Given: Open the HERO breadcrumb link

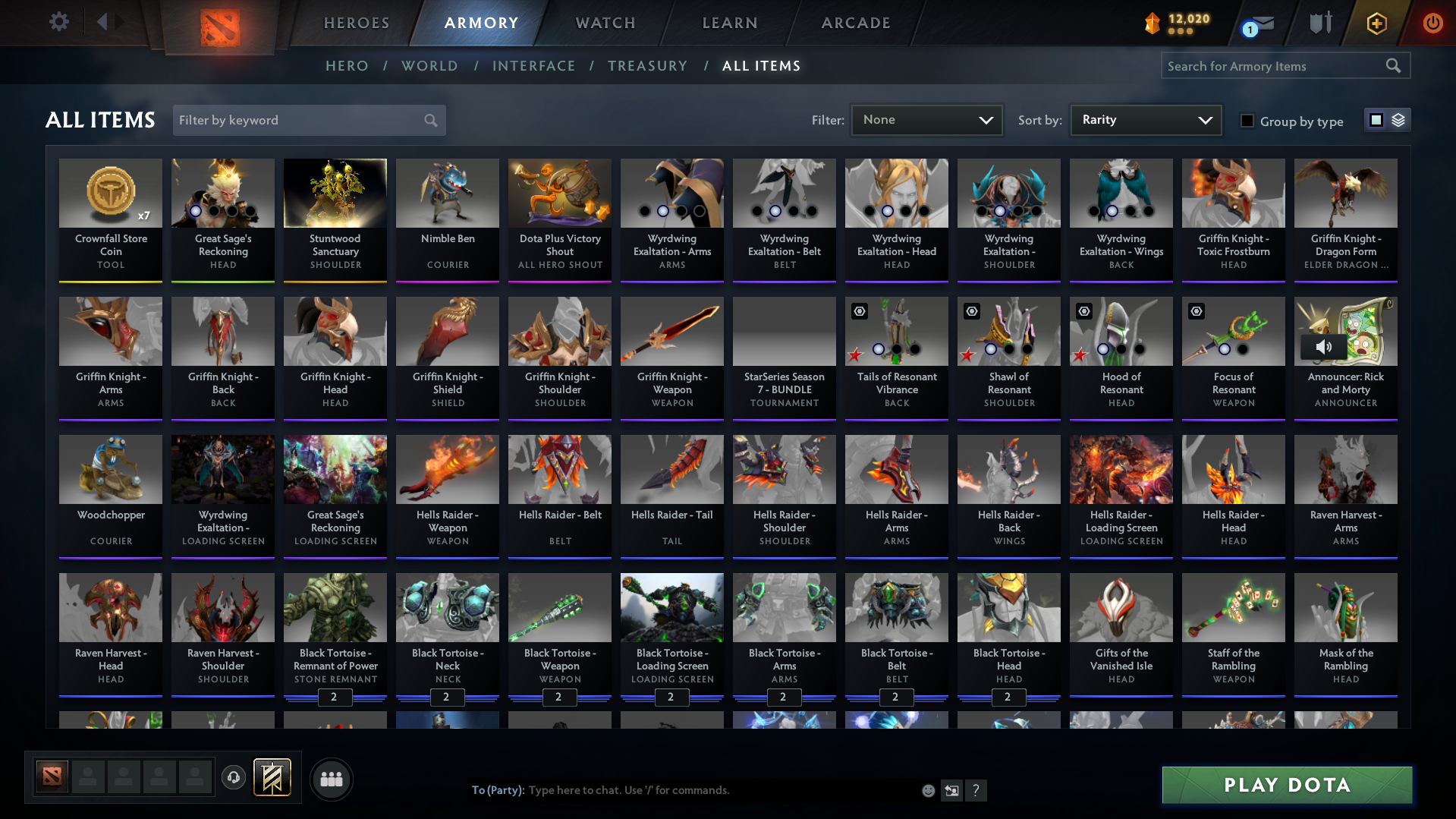Looking at the screenshot, I should [x=346, y=66].
